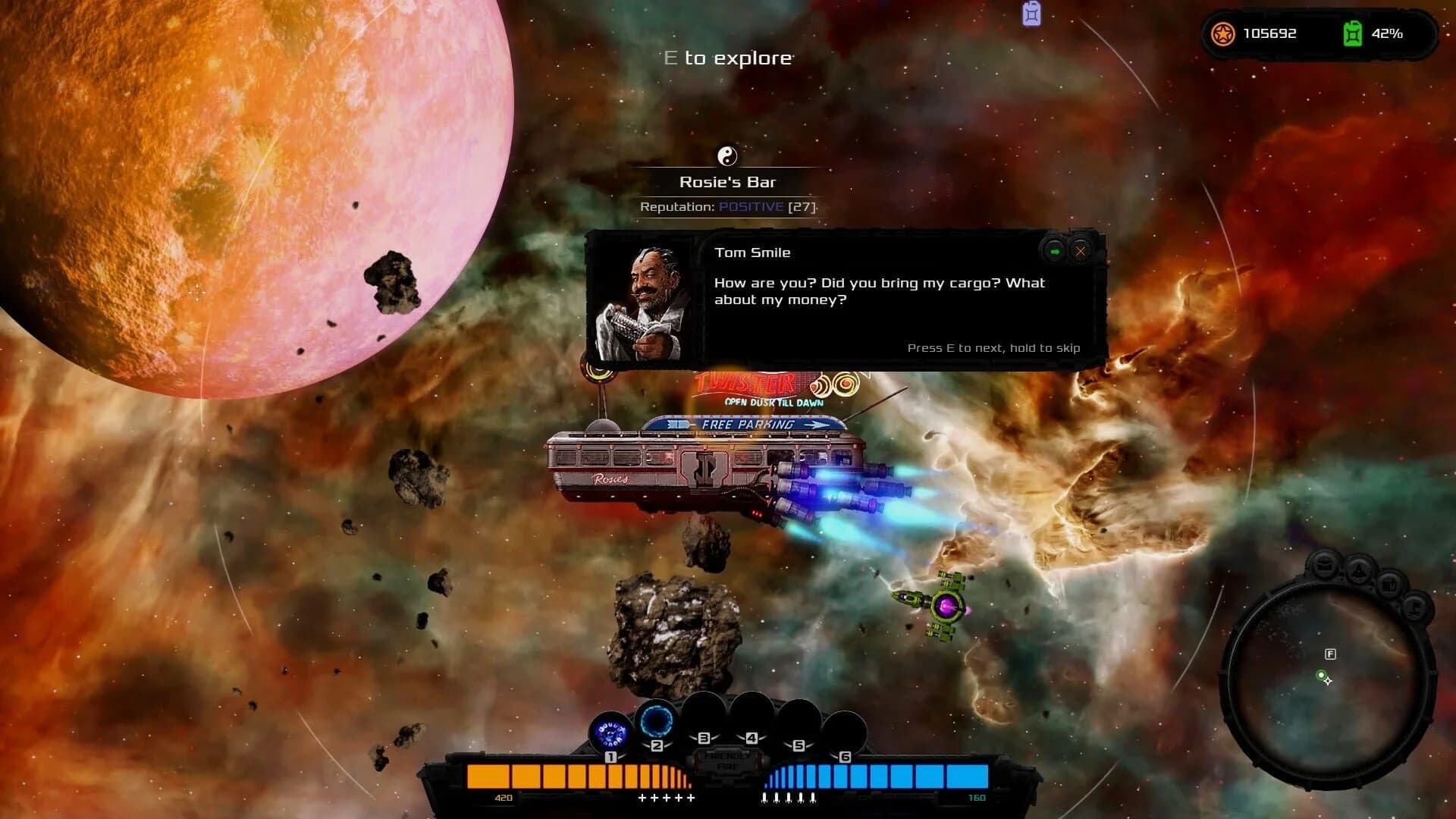Screen dimensions: 1456x819
Task: Toggle the Friendly Fire plate on the HUD
Action: [726, 761]
